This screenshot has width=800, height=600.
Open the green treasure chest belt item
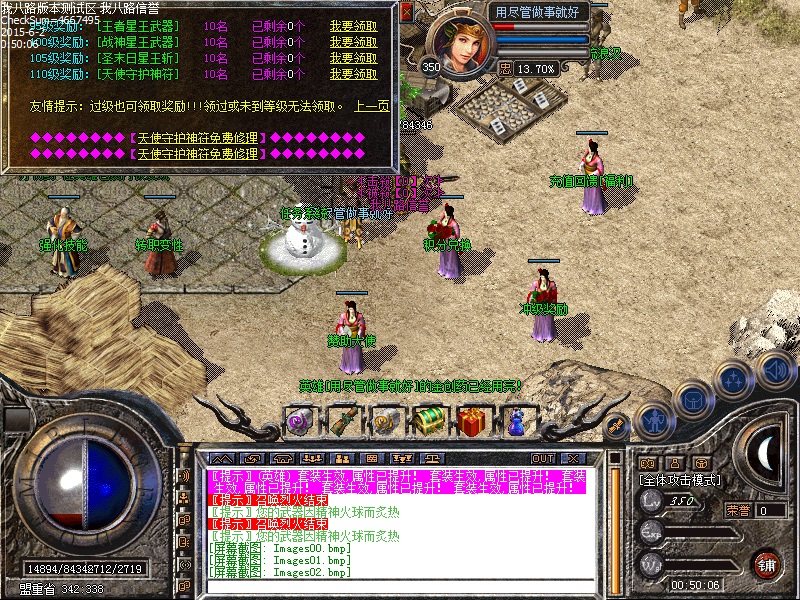[x=430, y=419]
